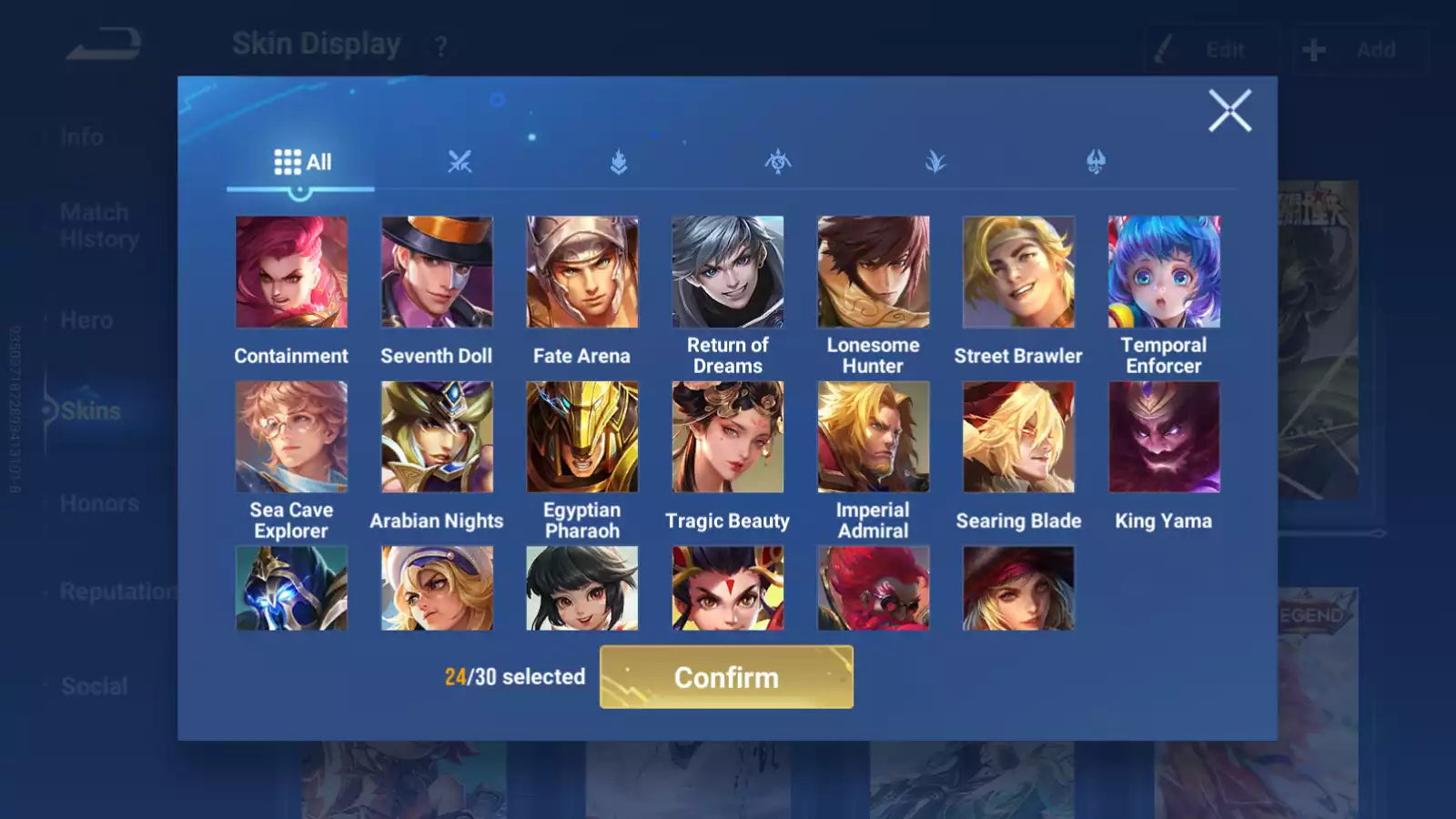Select the red-haired goggles hero portrait
Image resolution: width=1456 pixels, height=819 pixels.
pos(874,588)
